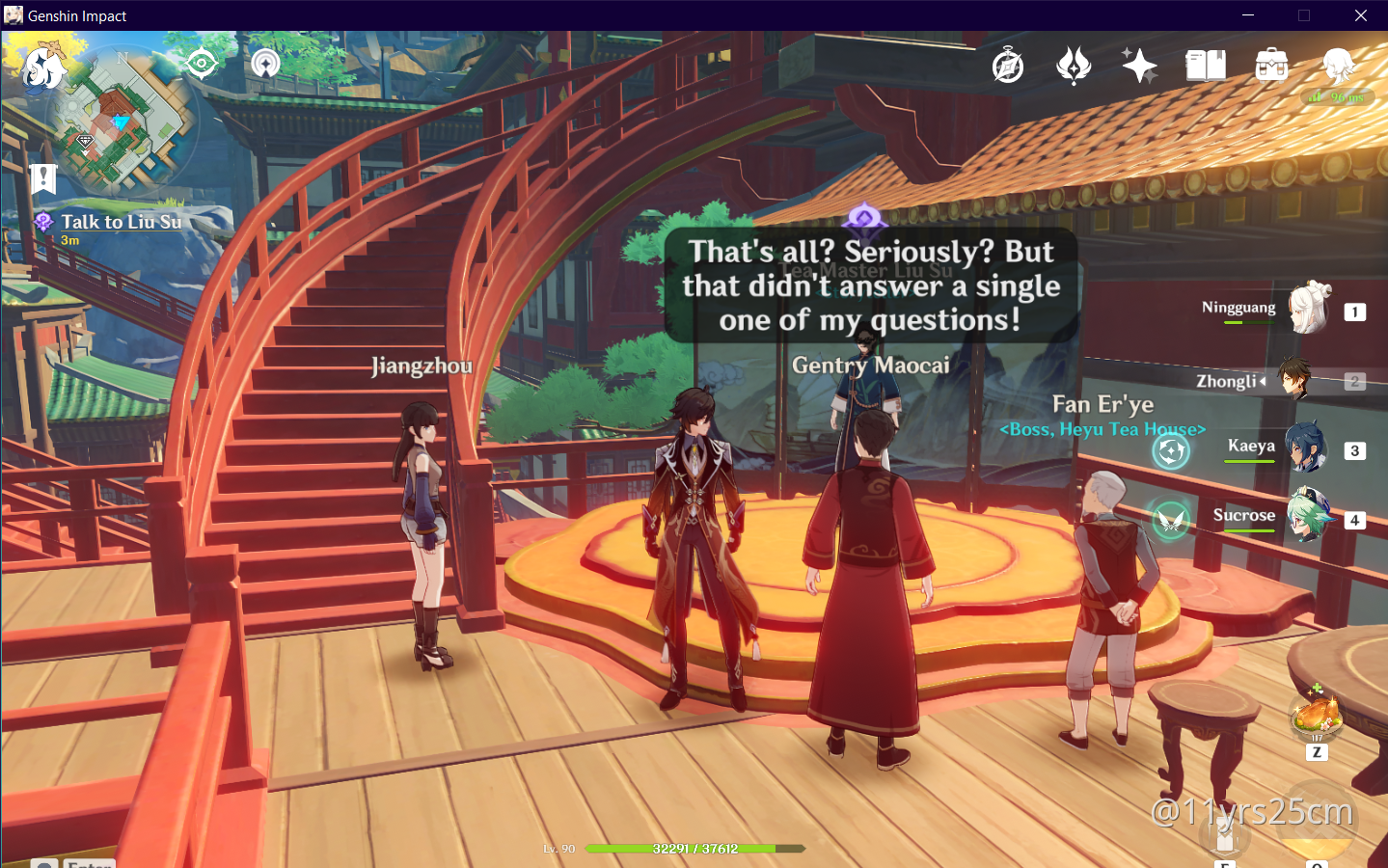Use the quick food item in slot Z
This screenshot has width=1388, height=868.
pyautogui.click(x=1318, y=718)
